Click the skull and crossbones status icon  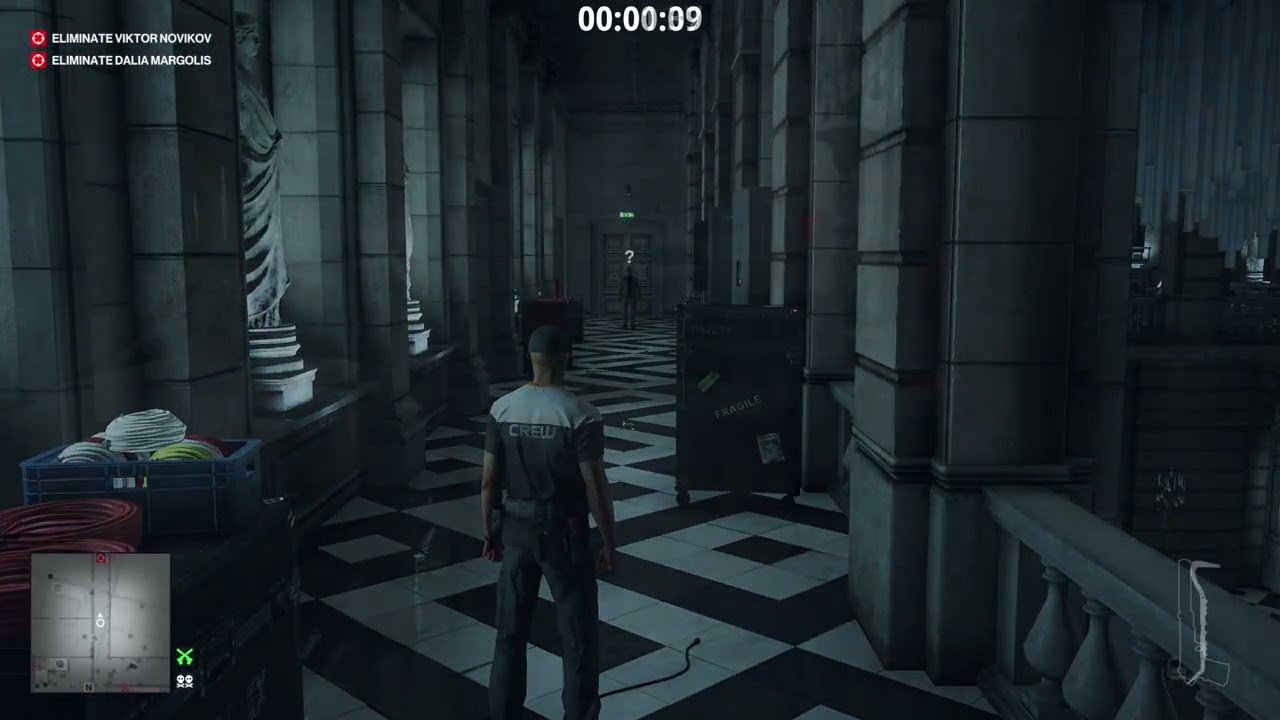184,681
